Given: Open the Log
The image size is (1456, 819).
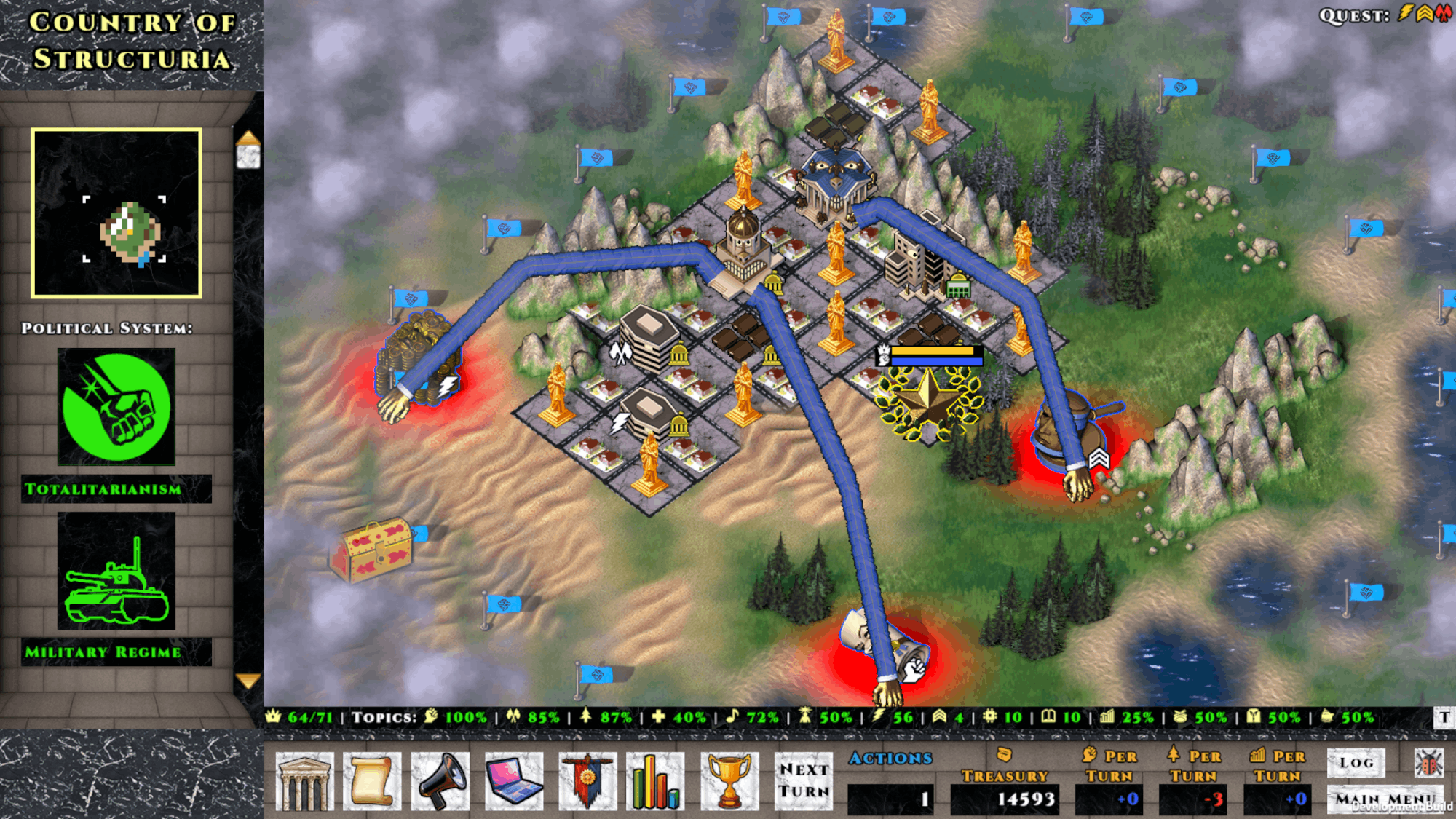Looking at the screenshot, I should pyautogui.click(x=1356, y=762).
